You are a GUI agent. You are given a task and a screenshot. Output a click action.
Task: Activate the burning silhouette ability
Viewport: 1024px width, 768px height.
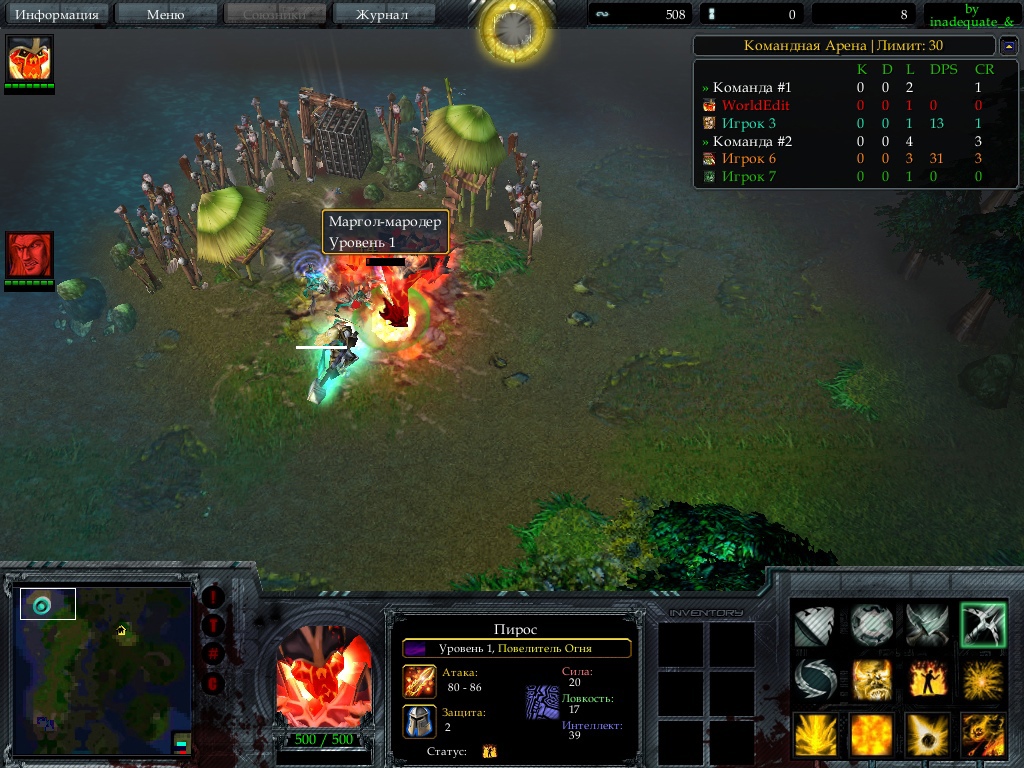tap(926, 680)
